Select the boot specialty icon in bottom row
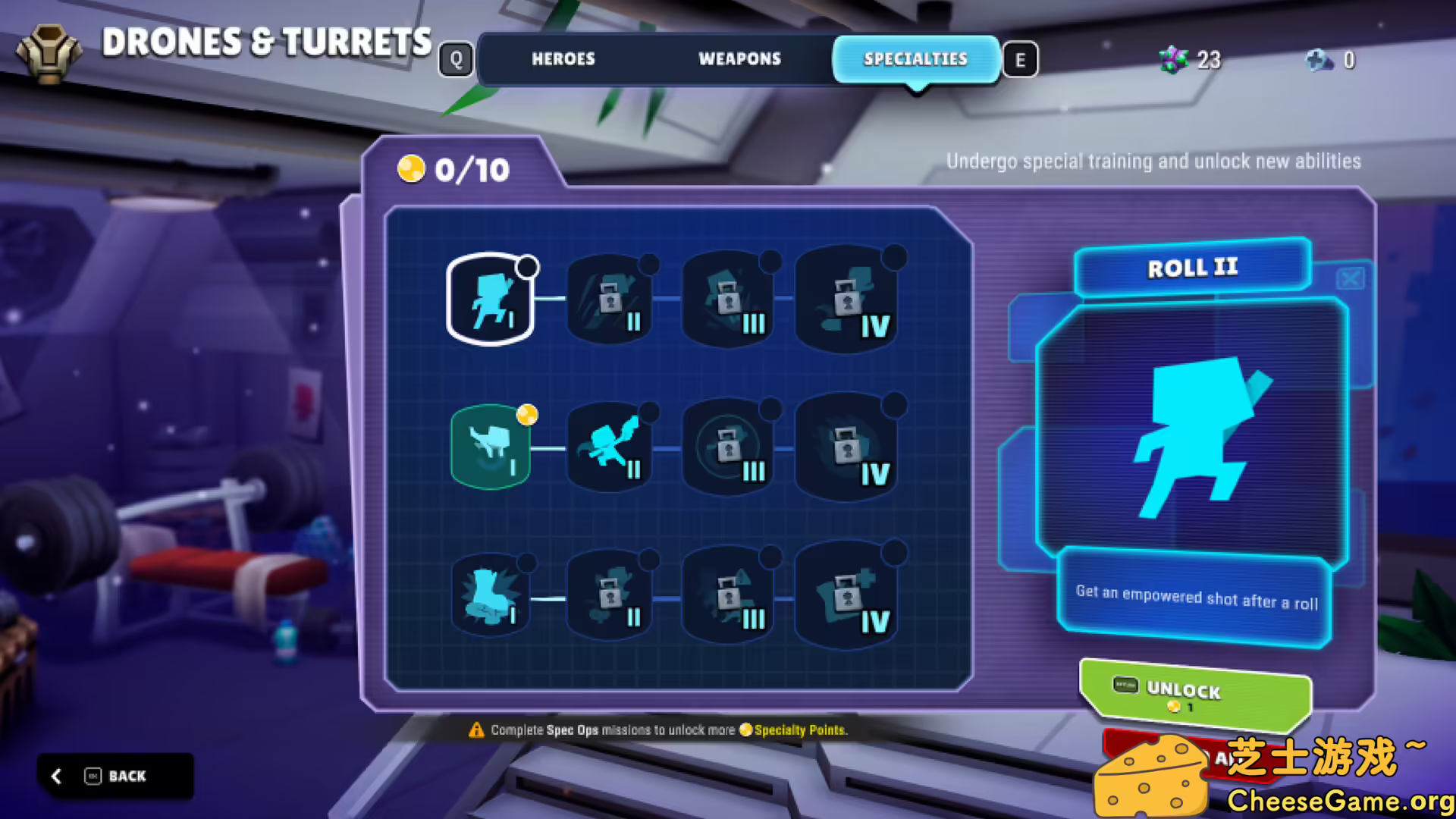Screen dimensions: 1456x819 tap(489, 595)
